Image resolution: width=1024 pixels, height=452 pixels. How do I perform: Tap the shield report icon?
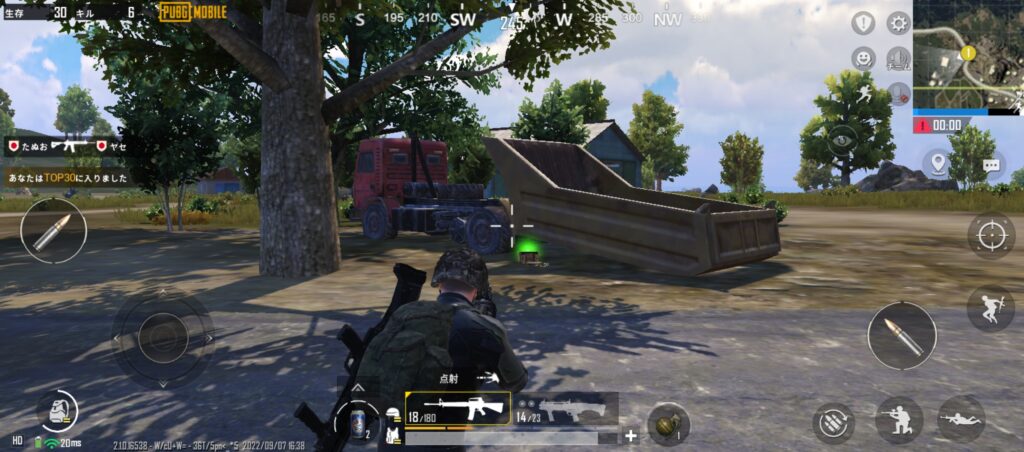[x=863, y=23]
